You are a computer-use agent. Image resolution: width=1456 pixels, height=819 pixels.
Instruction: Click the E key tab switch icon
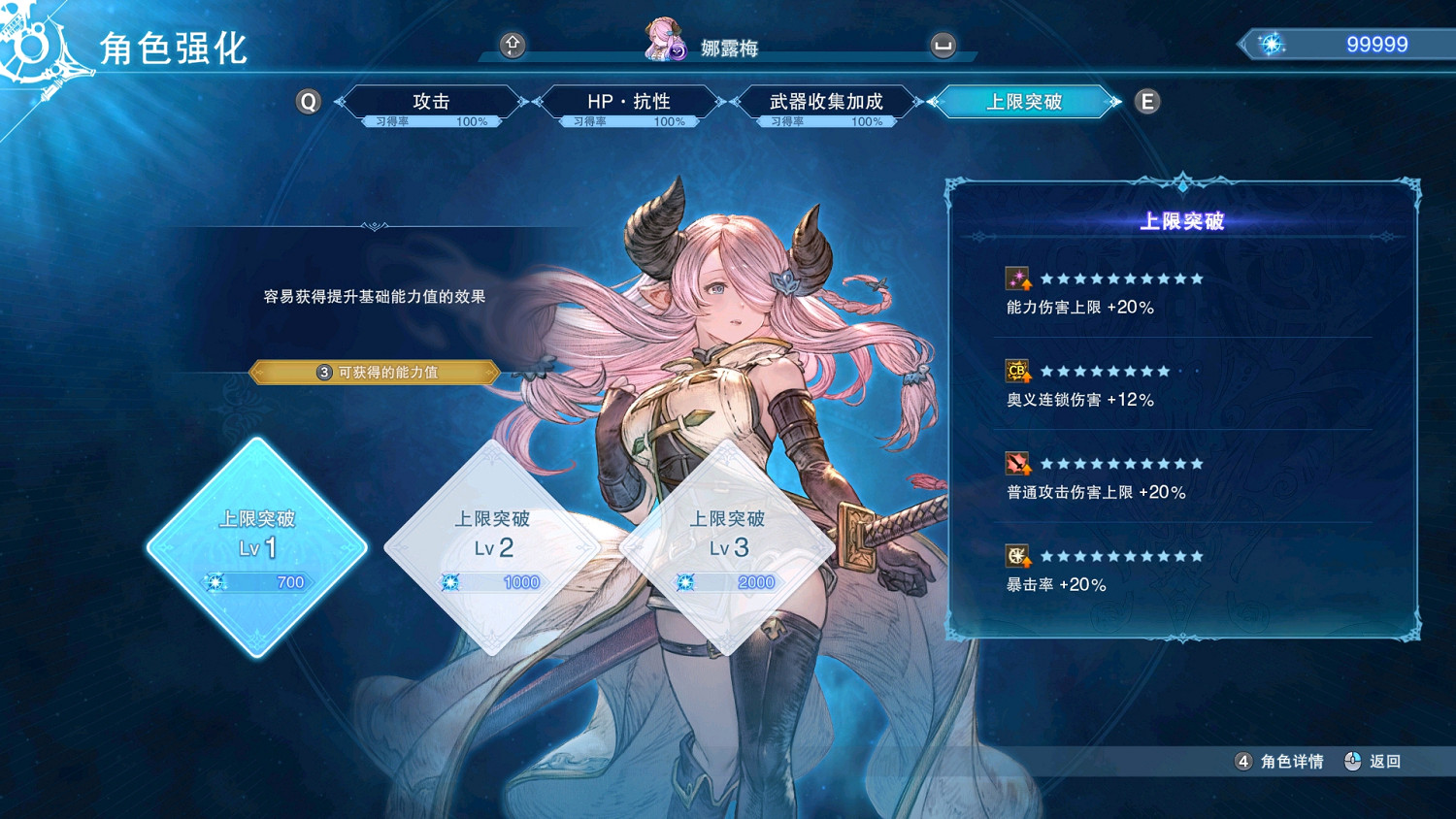(x=1146, y=101)
